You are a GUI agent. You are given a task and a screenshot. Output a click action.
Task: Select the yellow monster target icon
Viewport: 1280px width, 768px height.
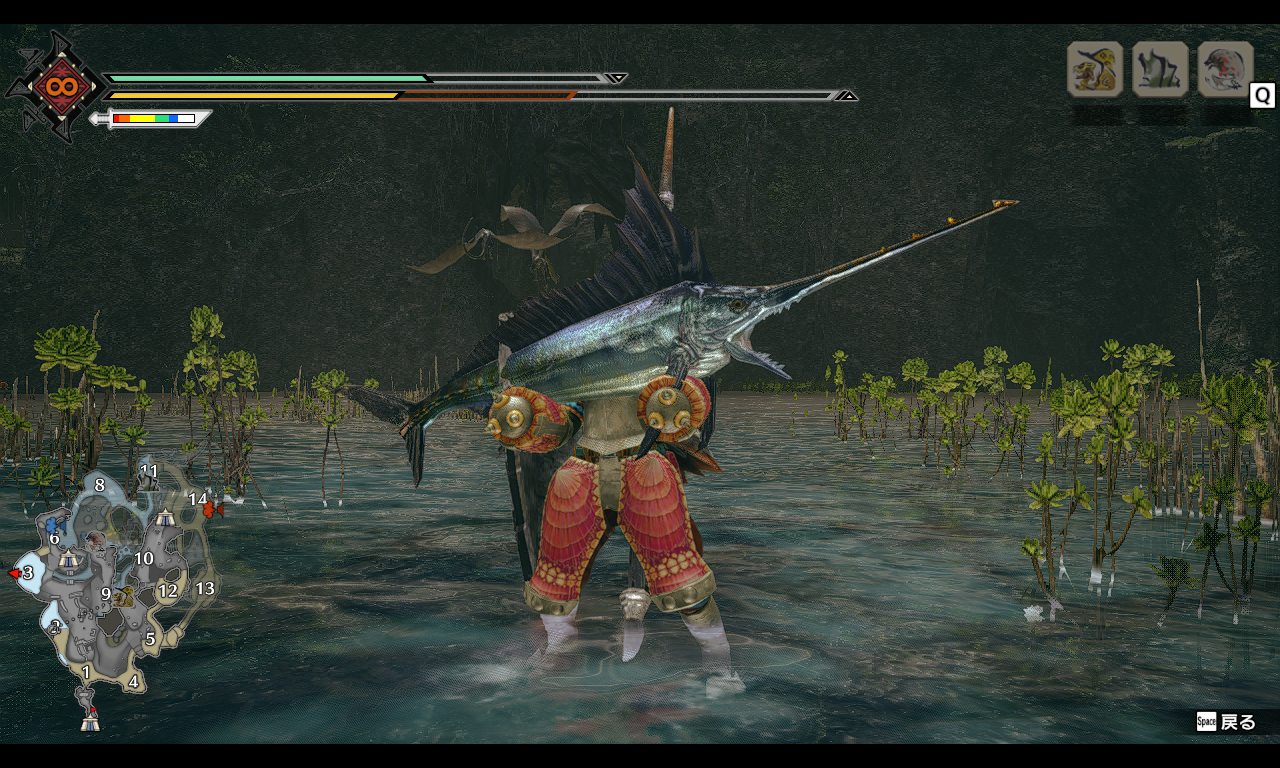[x=1095, y=69]
